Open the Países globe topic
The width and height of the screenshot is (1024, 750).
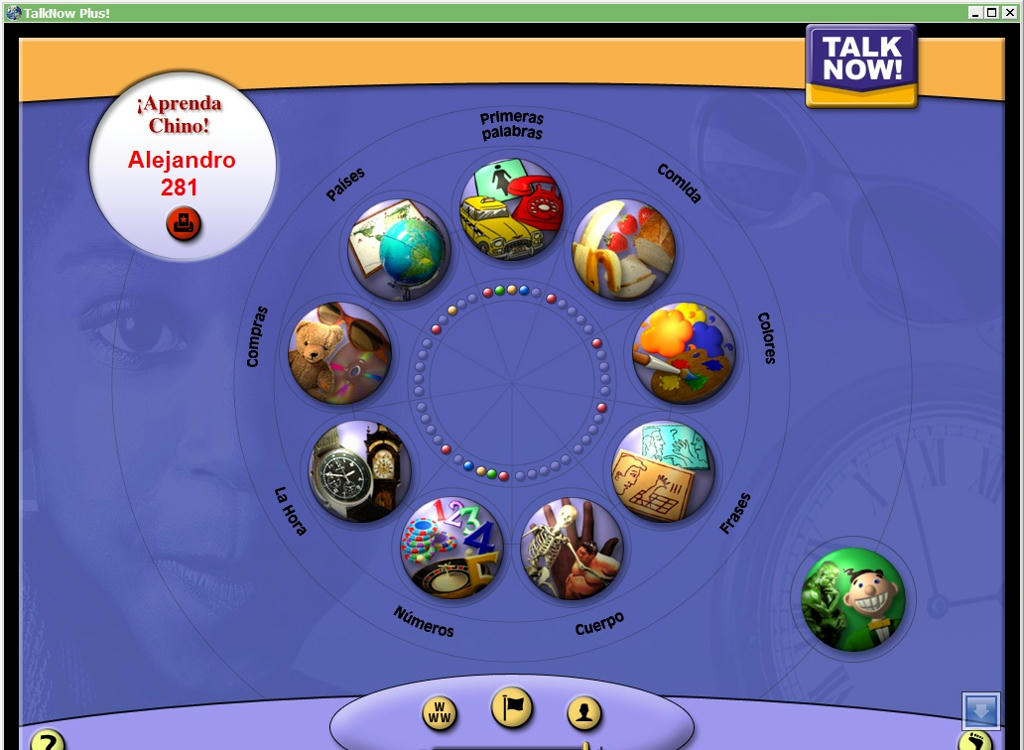click(x=399, y=250)
